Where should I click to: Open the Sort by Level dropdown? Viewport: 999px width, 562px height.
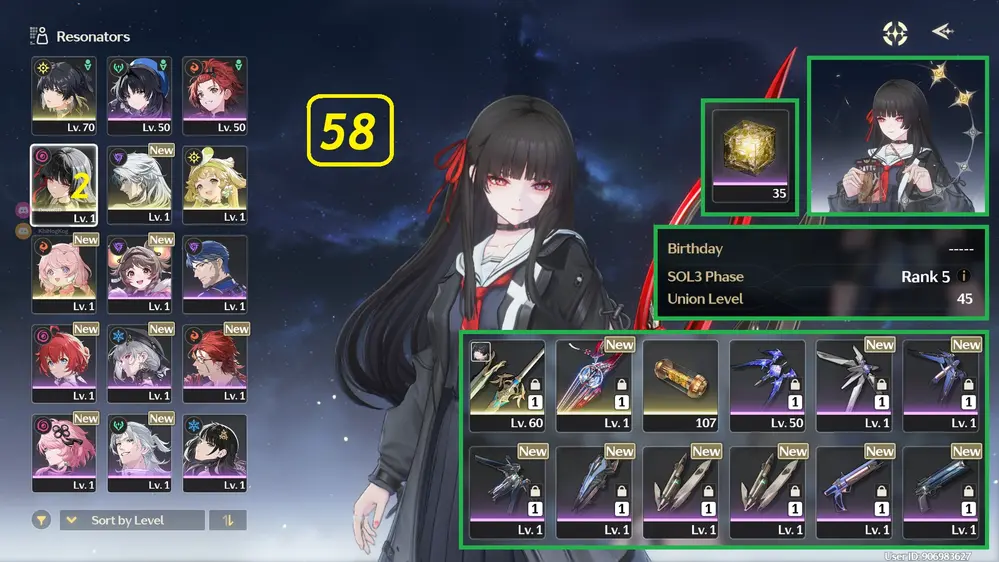point(132,520)
